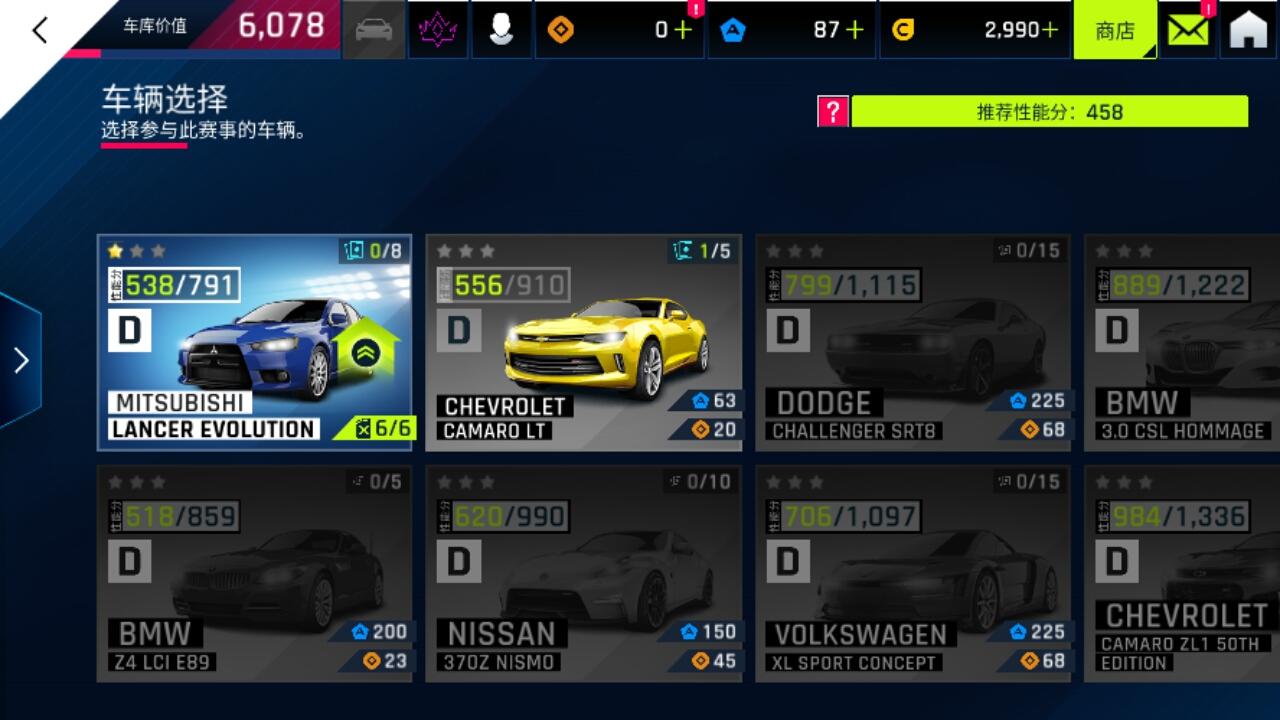
Task: Add more orange tokens
Action: point(683,30)
